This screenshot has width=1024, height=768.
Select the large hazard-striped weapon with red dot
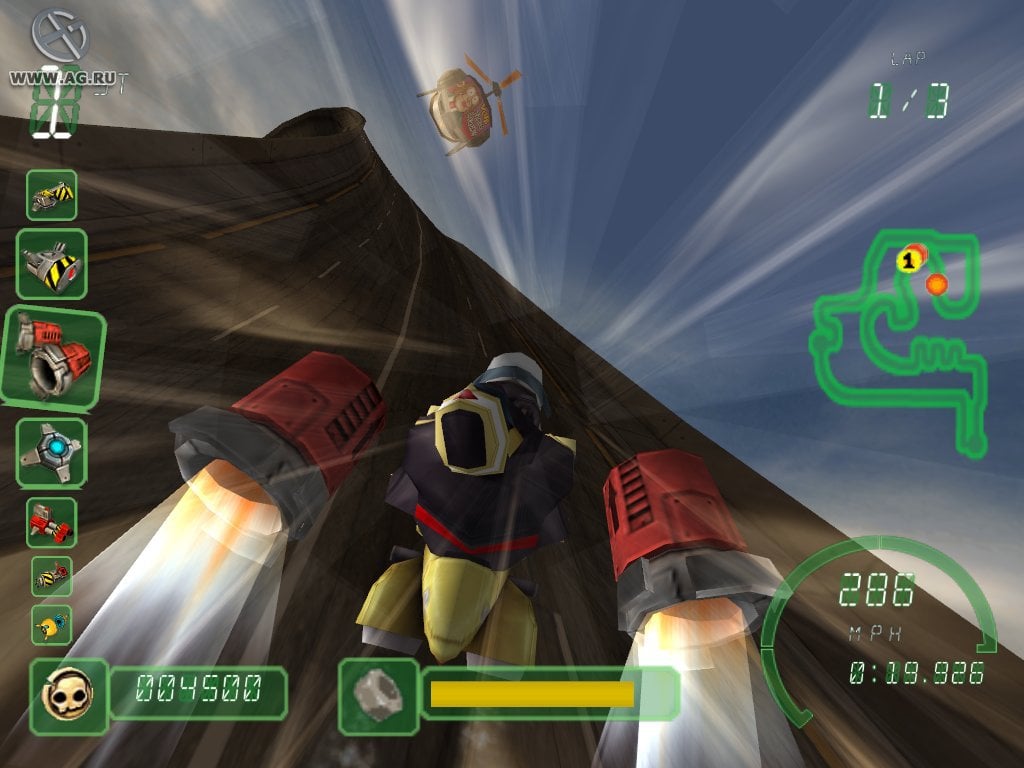click(x=51, y=263)
